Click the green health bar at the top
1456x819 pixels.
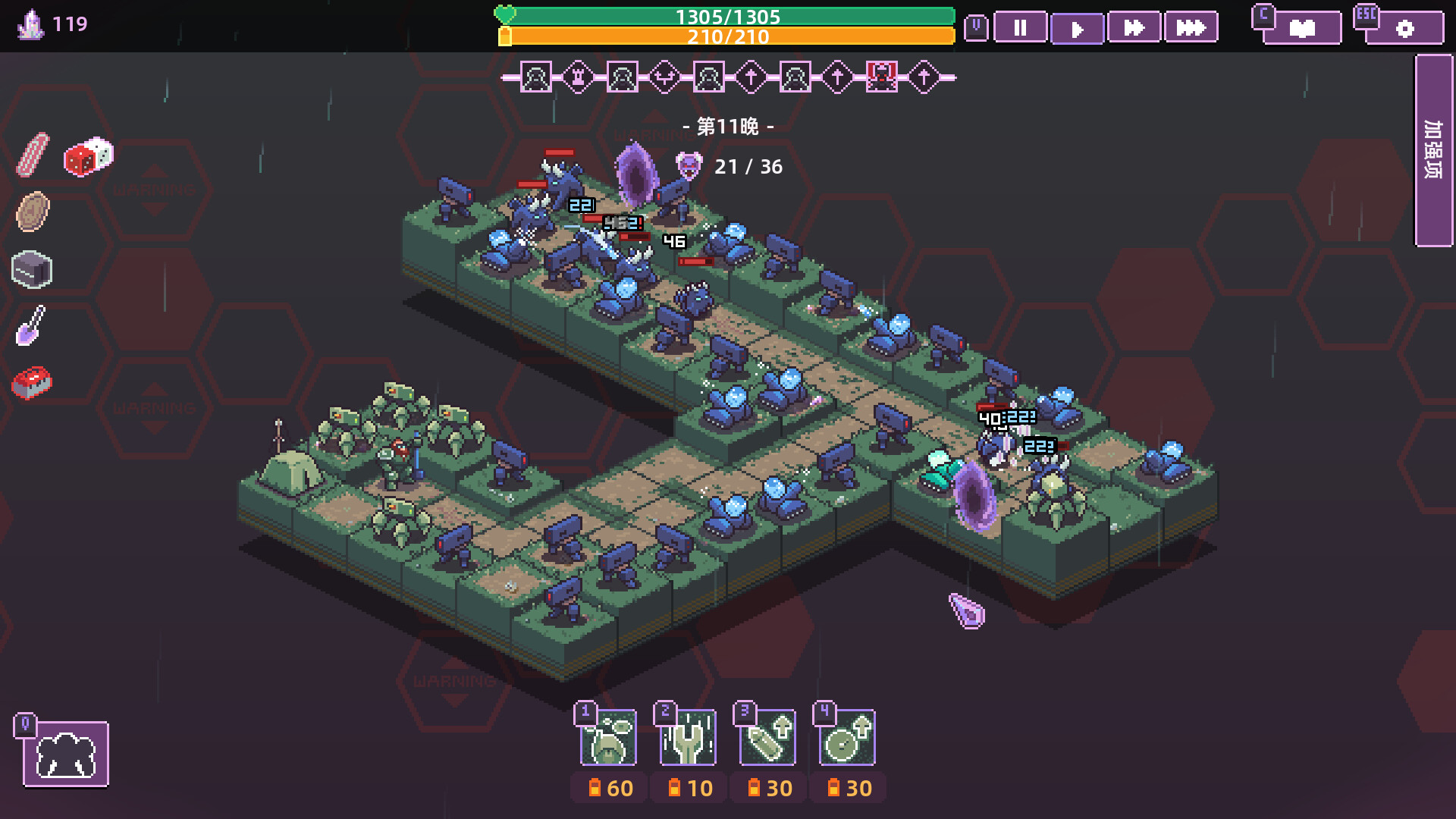[x=728, y=15]
